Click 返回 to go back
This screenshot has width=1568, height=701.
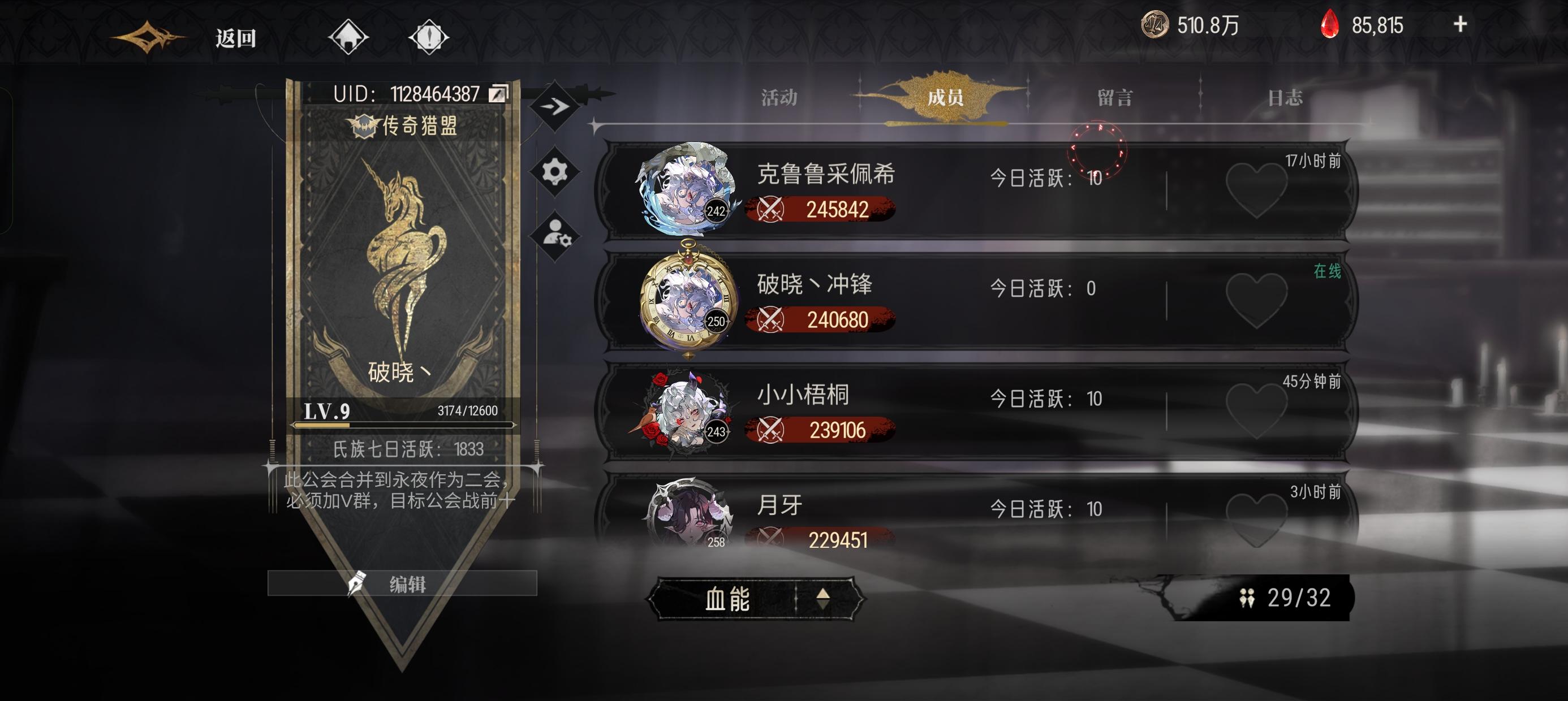[240, 38]
